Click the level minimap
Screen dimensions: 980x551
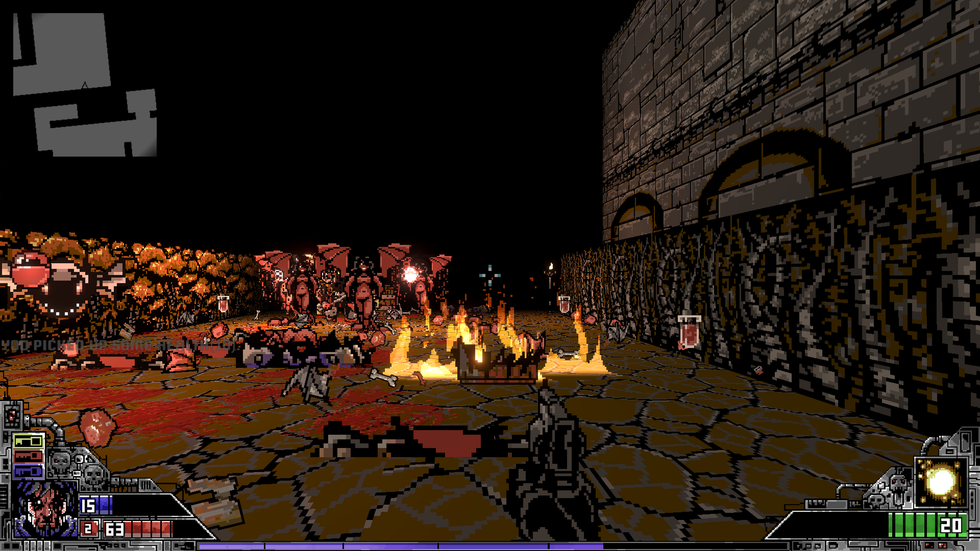pos(85,85)
